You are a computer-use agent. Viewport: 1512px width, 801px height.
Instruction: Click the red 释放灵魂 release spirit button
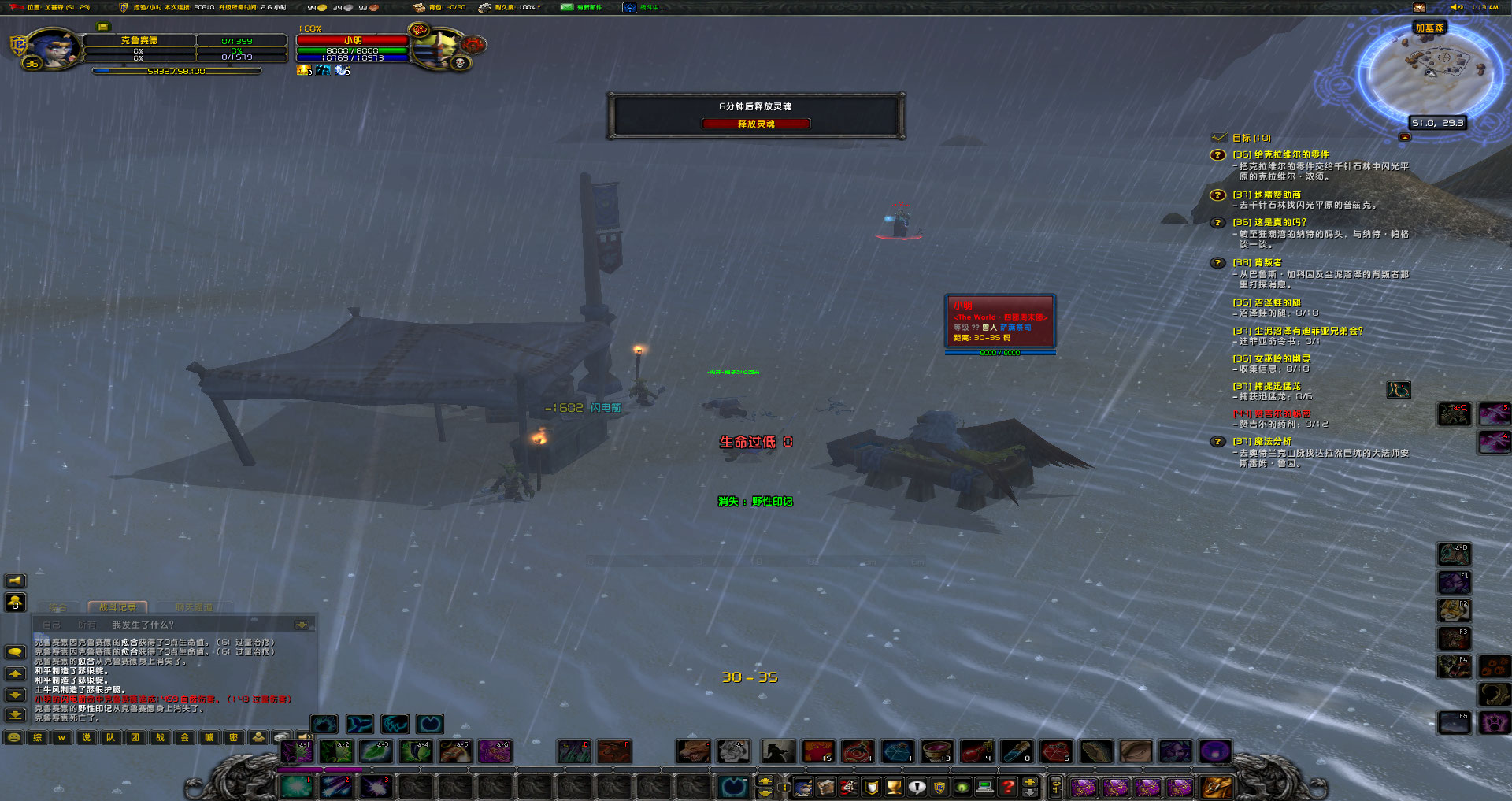[755, 124]
